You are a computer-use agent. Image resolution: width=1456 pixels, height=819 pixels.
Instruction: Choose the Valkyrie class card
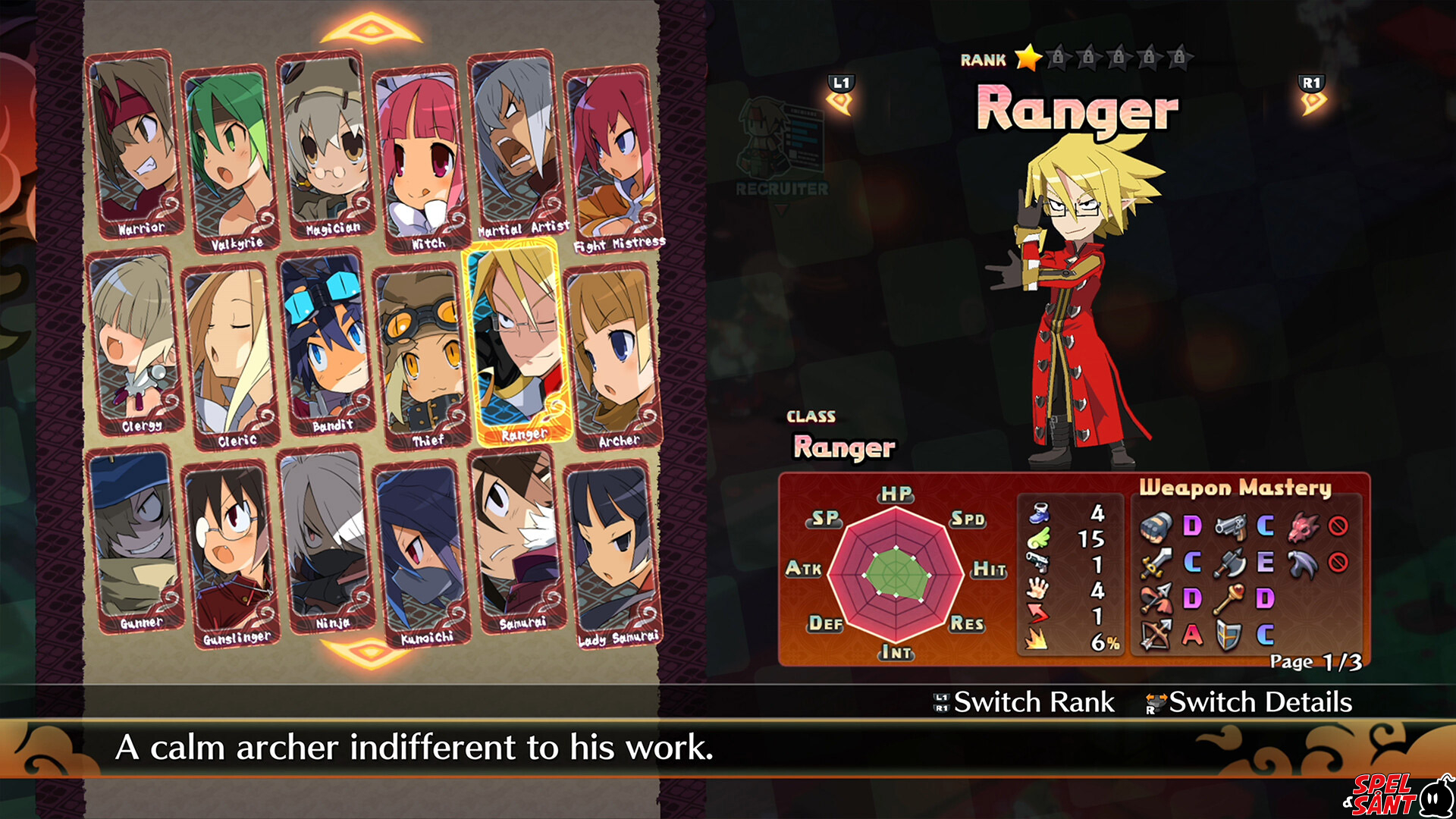(x=230, y=159)
